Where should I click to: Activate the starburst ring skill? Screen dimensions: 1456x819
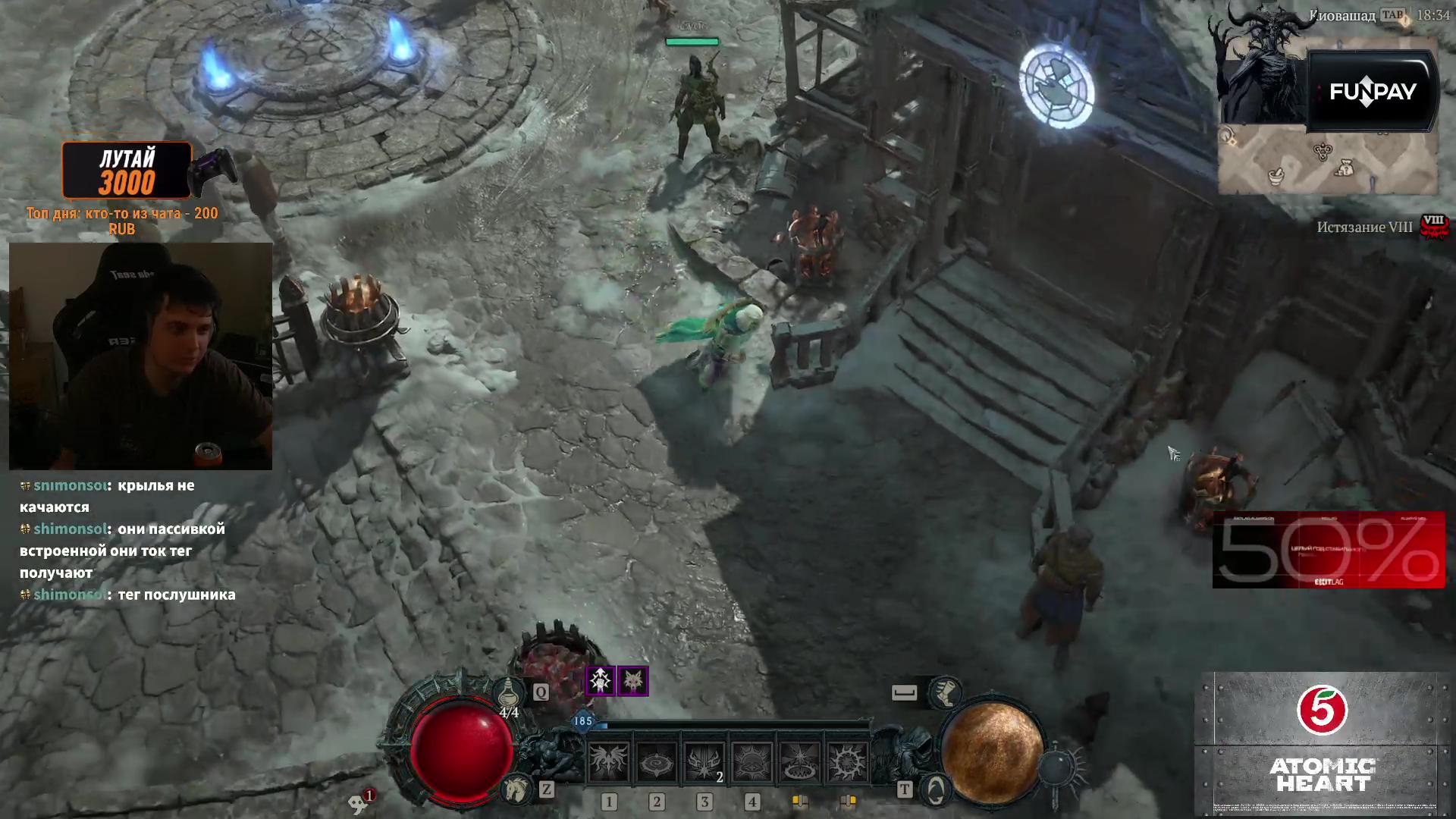799,761
